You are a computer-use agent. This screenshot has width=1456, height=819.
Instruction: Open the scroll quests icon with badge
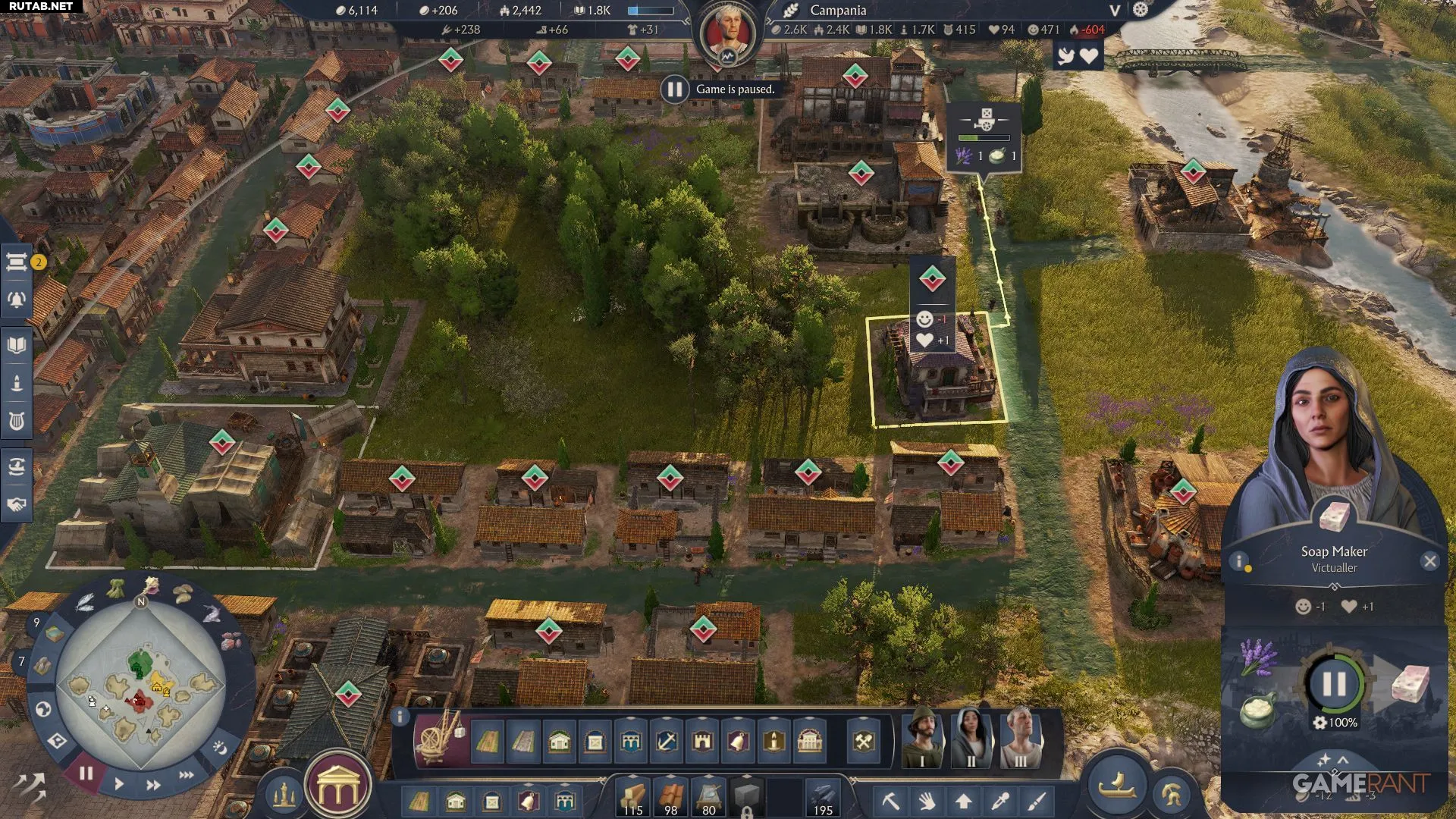17,262
